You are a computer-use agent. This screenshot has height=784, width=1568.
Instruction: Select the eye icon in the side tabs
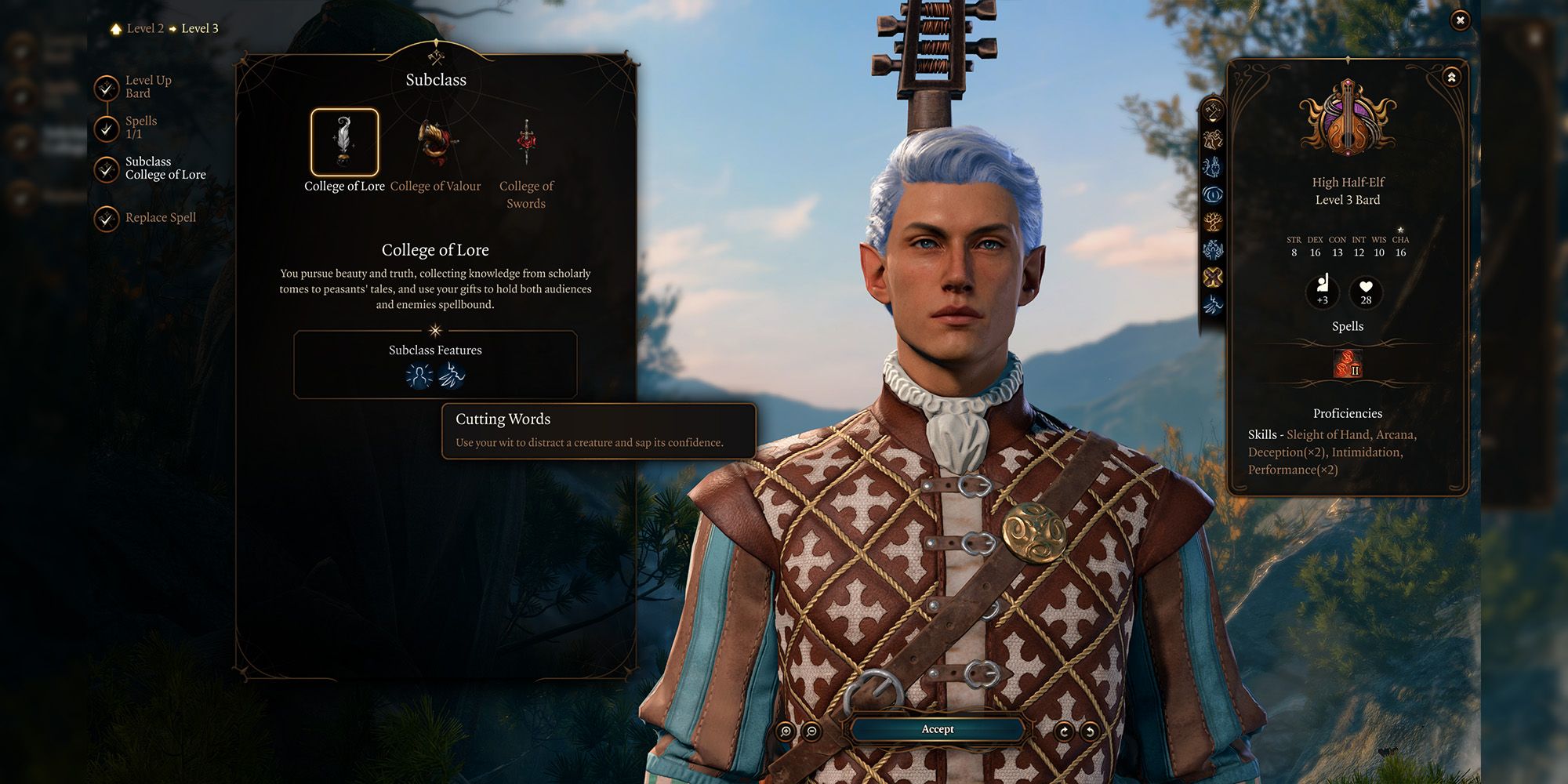click(1213, 194)
